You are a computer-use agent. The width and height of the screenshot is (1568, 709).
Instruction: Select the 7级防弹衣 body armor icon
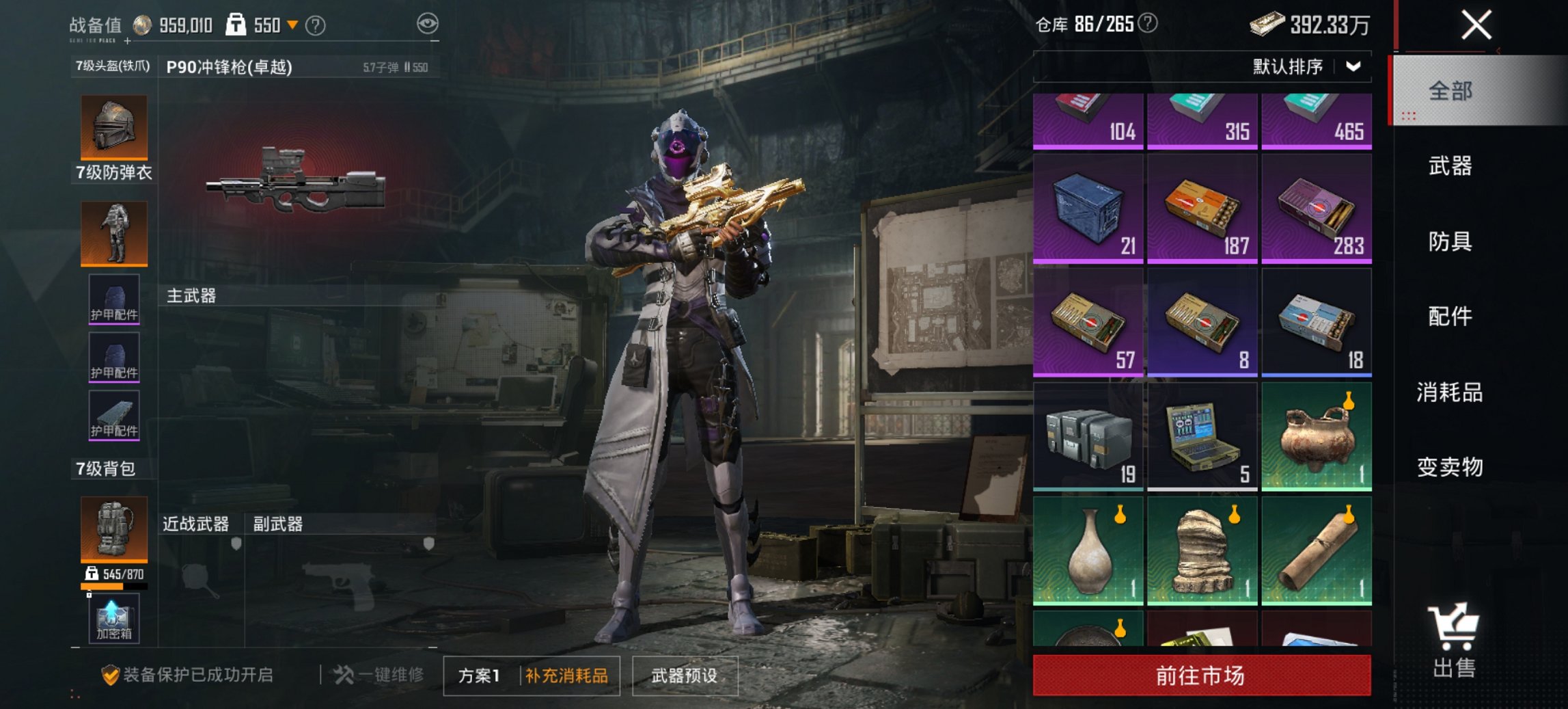click(x=113, y=232)
